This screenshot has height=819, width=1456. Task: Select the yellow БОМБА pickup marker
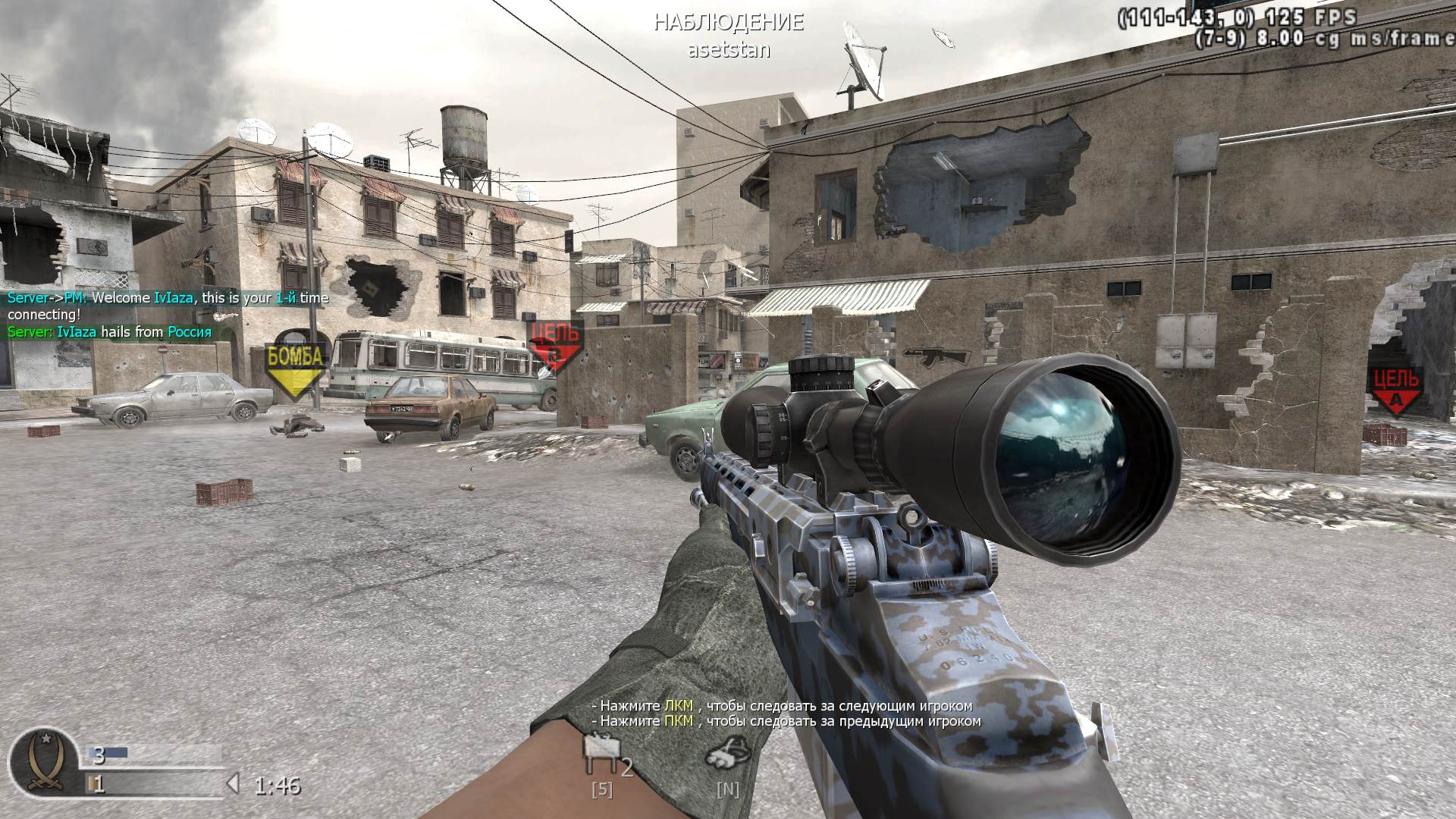pos(295,358)
